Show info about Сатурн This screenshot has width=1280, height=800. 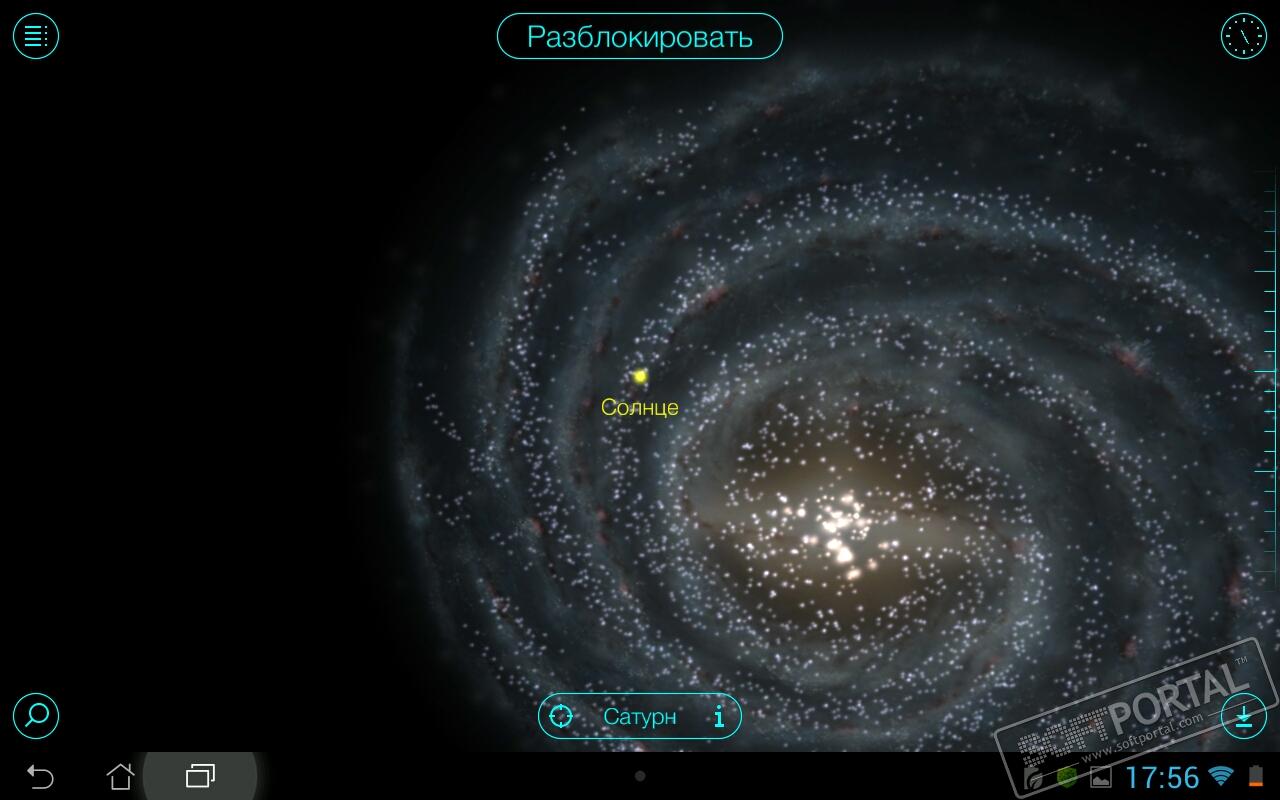click(x=718, y=717)
